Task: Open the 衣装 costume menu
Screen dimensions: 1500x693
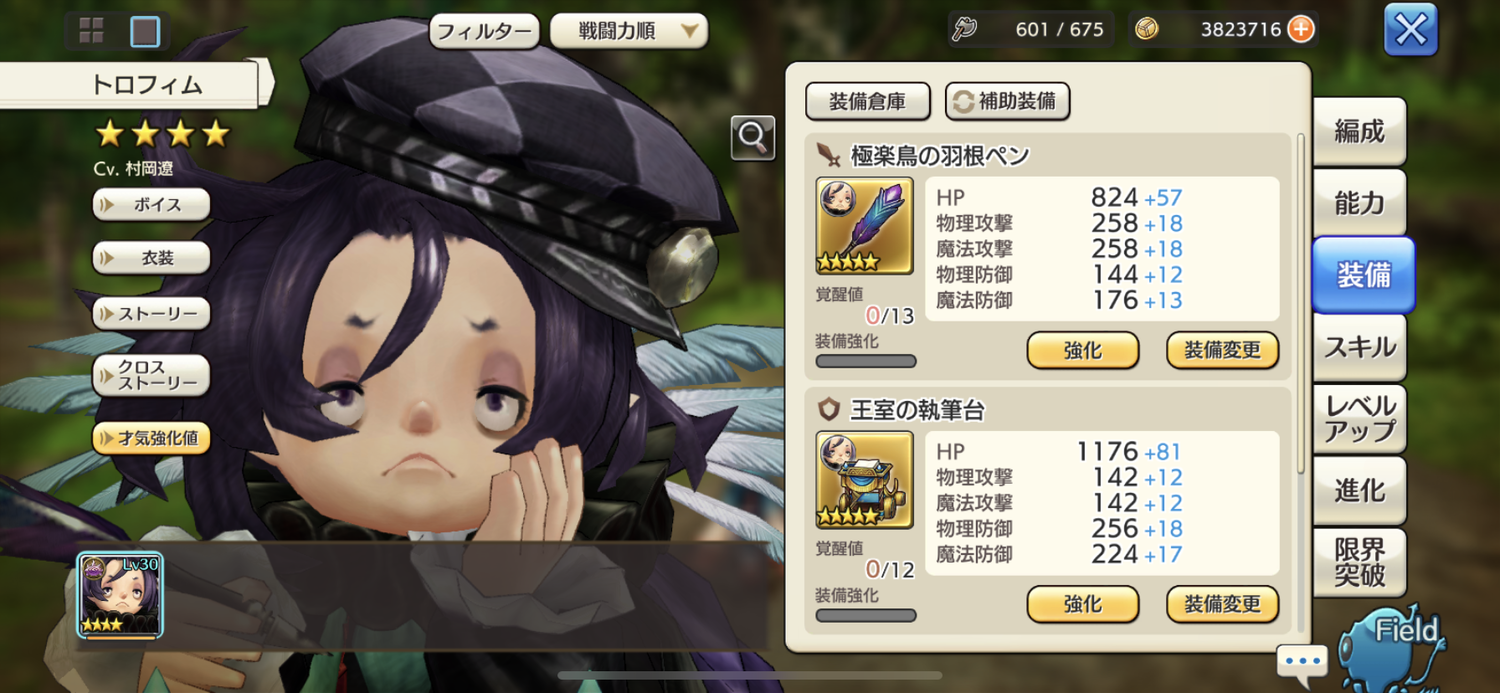Action: 152,258
